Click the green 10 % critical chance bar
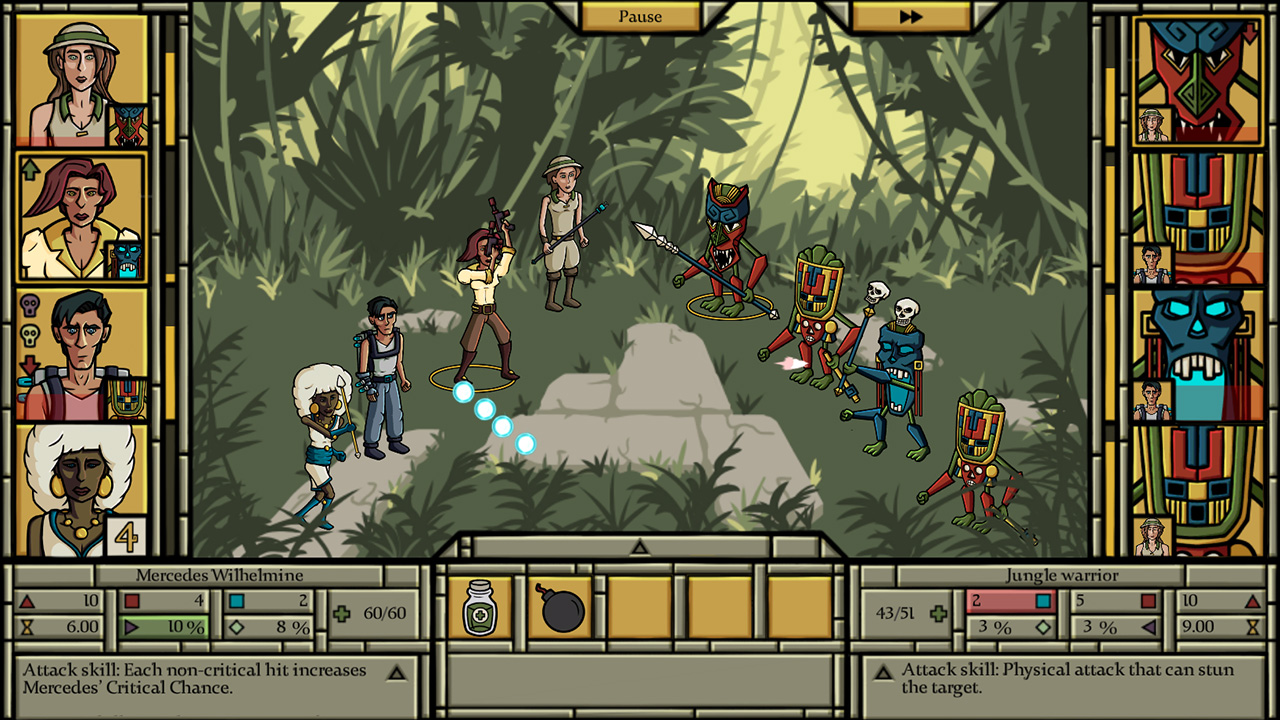The width and height of the screenshot is (1280, 720). (163, 626)
